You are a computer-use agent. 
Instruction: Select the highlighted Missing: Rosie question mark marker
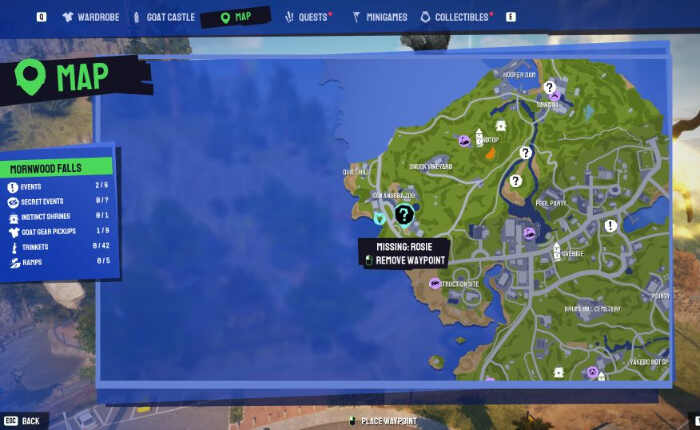403,214
